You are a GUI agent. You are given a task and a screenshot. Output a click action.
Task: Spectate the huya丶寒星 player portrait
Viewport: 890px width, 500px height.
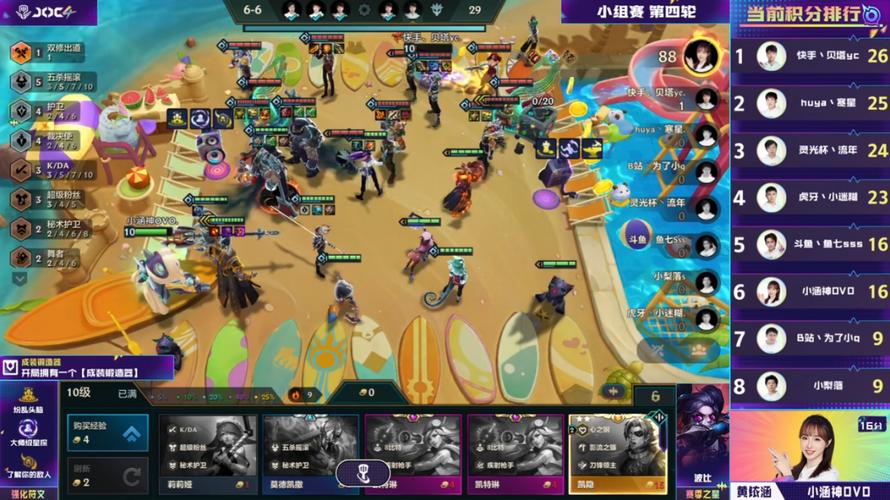coord(706,134)
